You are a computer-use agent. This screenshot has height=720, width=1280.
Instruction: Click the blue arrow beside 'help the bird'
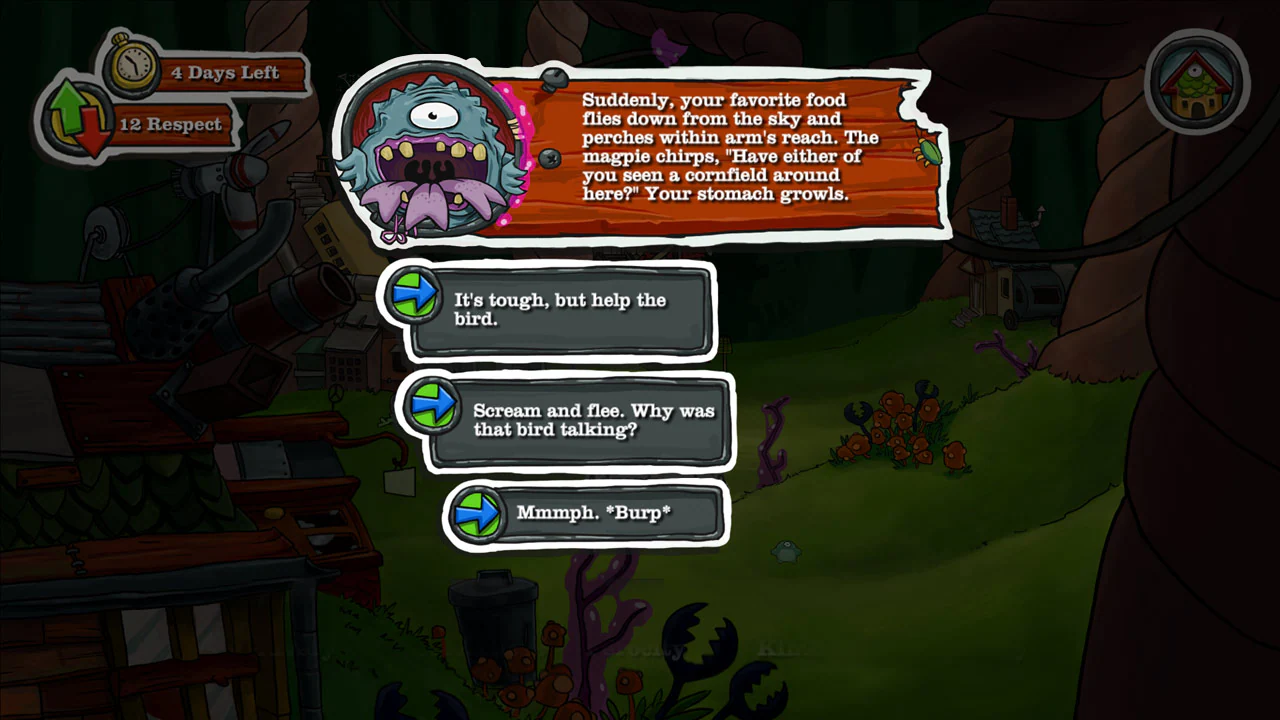pyautogui.click(x=414, y=292)
